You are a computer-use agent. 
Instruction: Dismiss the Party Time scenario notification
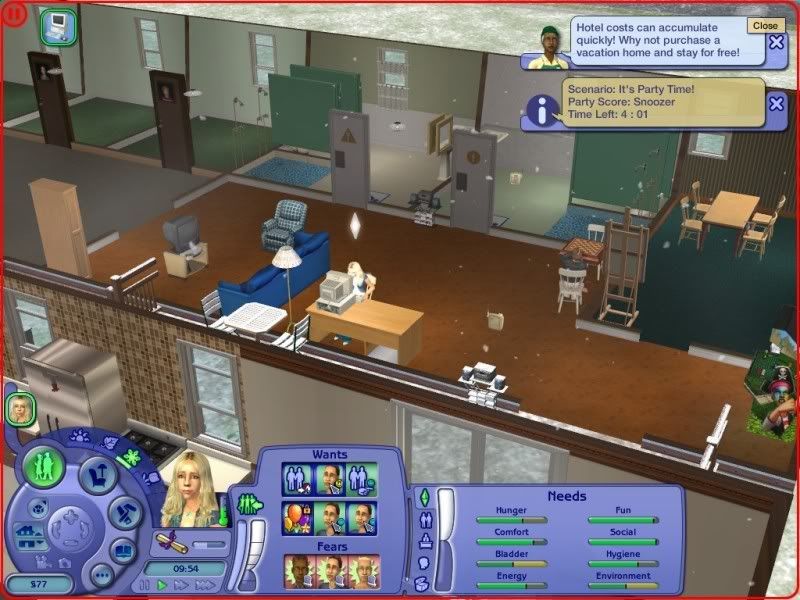pos(777,103)
